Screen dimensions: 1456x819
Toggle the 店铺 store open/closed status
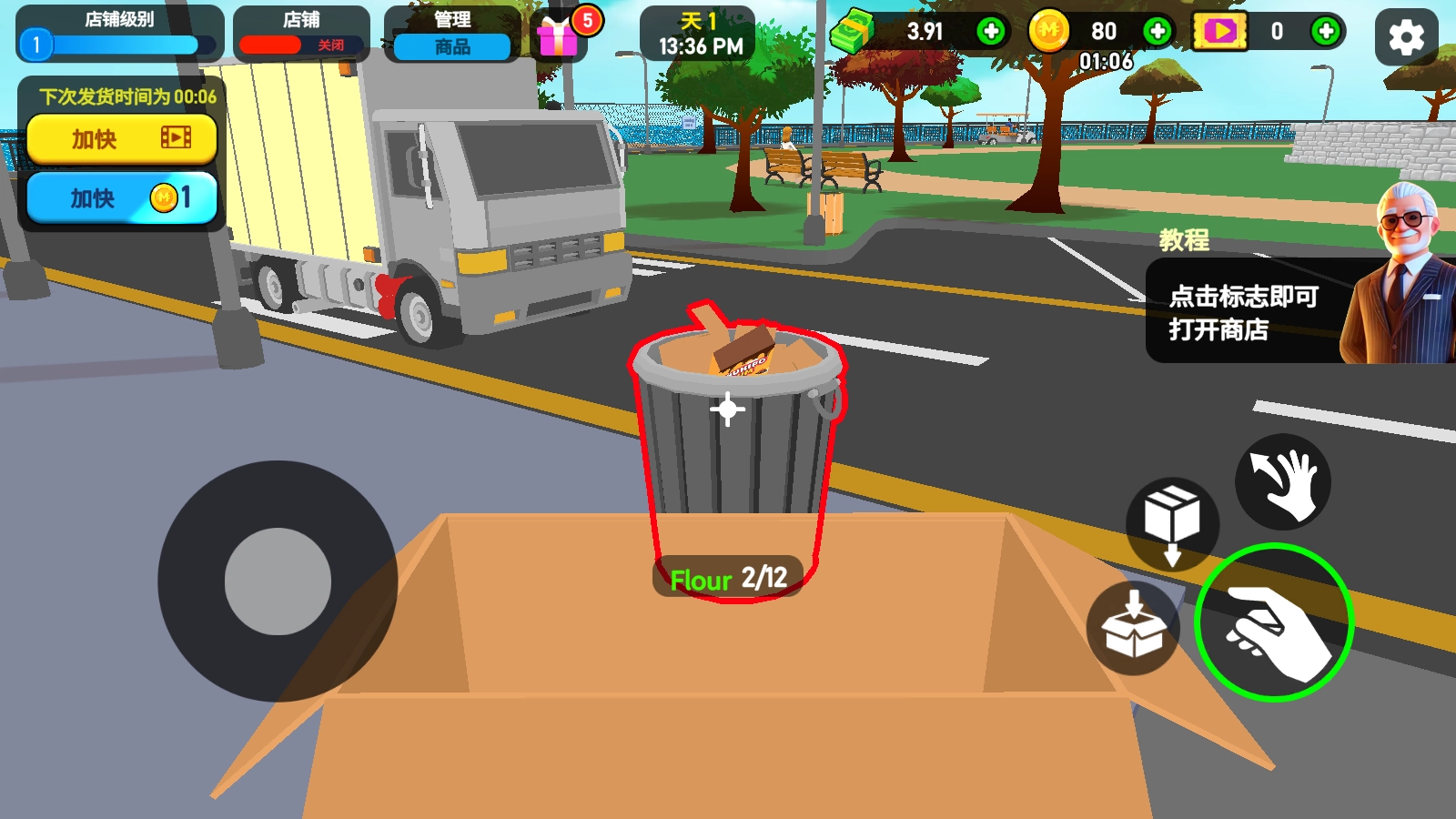tap(301, 35)
